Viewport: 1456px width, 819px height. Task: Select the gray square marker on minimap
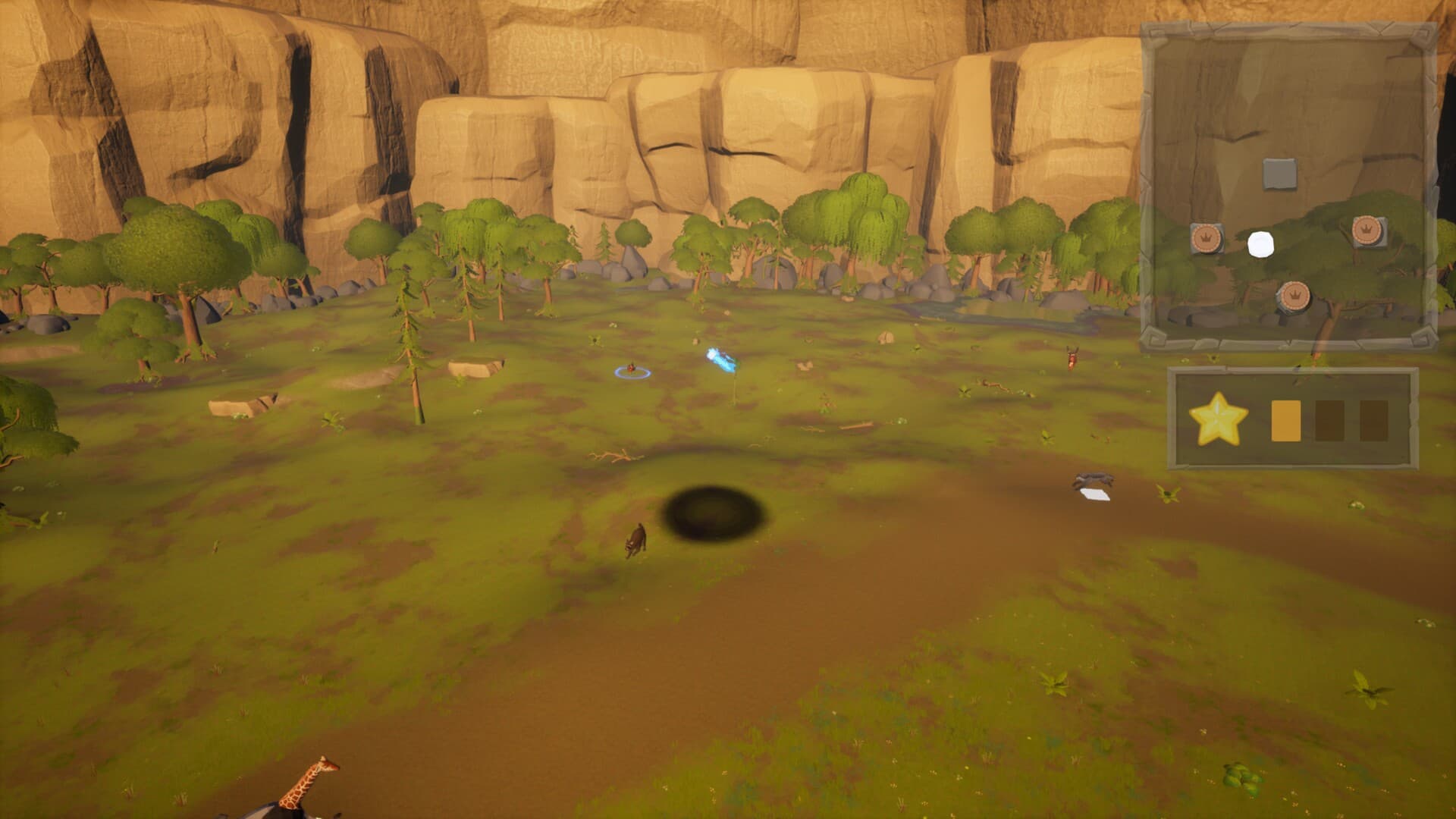1279,174
